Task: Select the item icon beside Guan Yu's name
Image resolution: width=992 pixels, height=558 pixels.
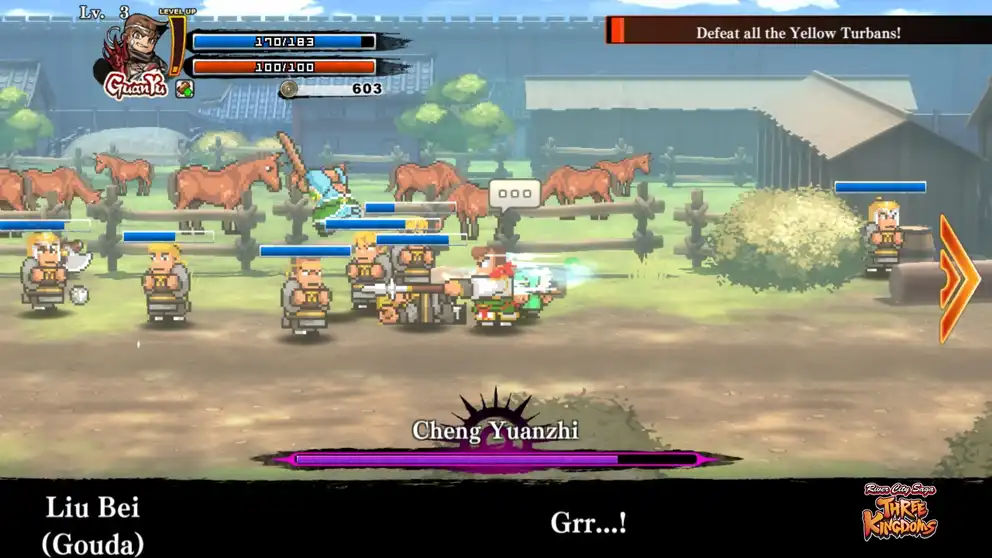Action: (x=185, y=89)
